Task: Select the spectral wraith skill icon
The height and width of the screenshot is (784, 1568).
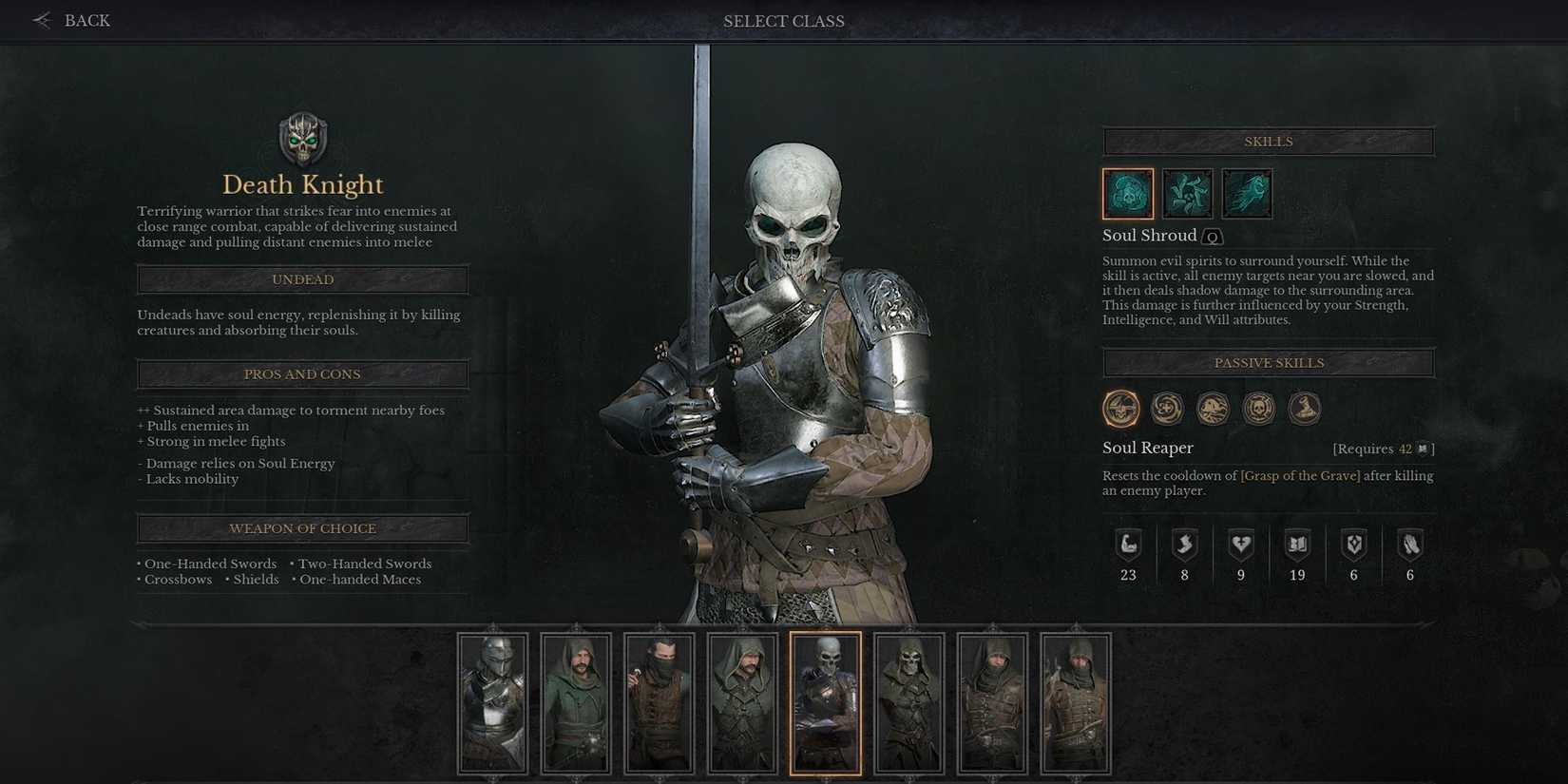Action: [x=1246, y=192]
